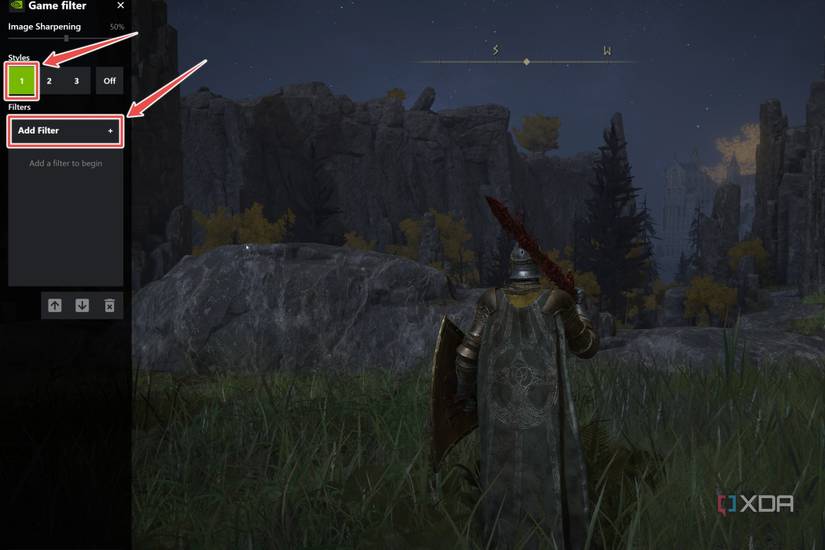Switch to style preset 2
Screen dimensions: 825x550
tap(49, 81)
